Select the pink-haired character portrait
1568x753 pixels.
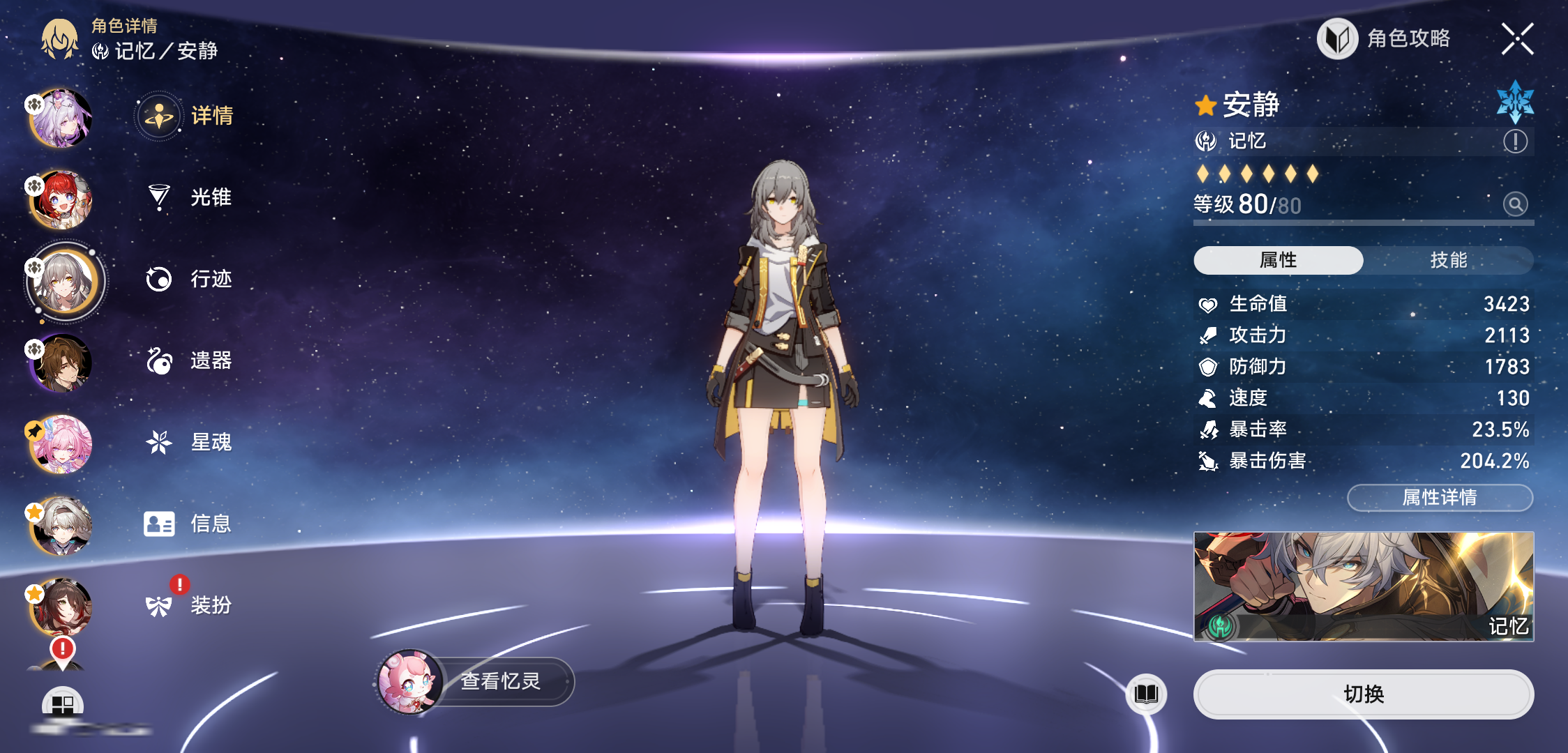point(61,445)
